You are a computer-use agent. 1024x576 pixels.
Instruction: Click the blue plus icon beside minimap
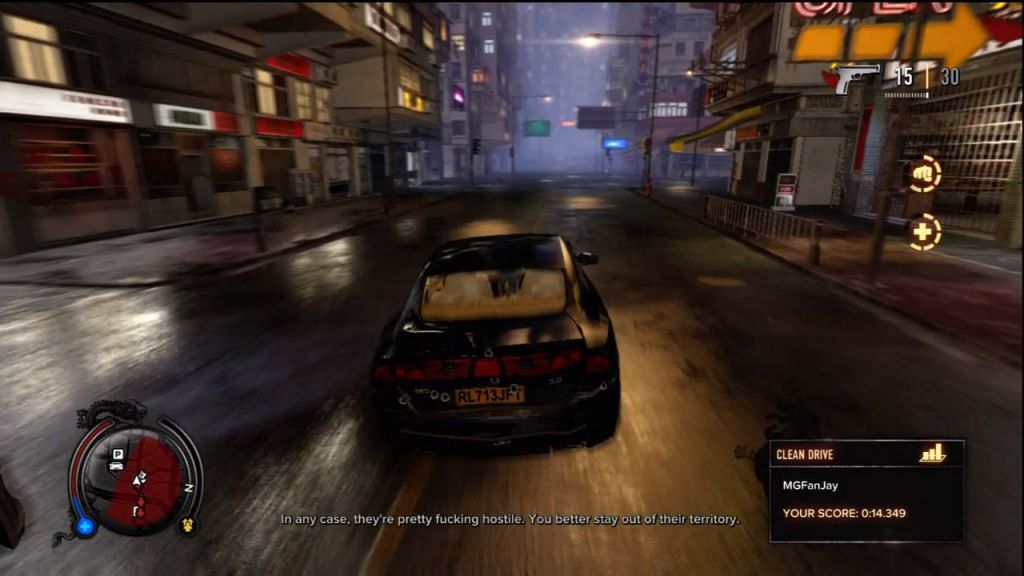click(86, 525)
